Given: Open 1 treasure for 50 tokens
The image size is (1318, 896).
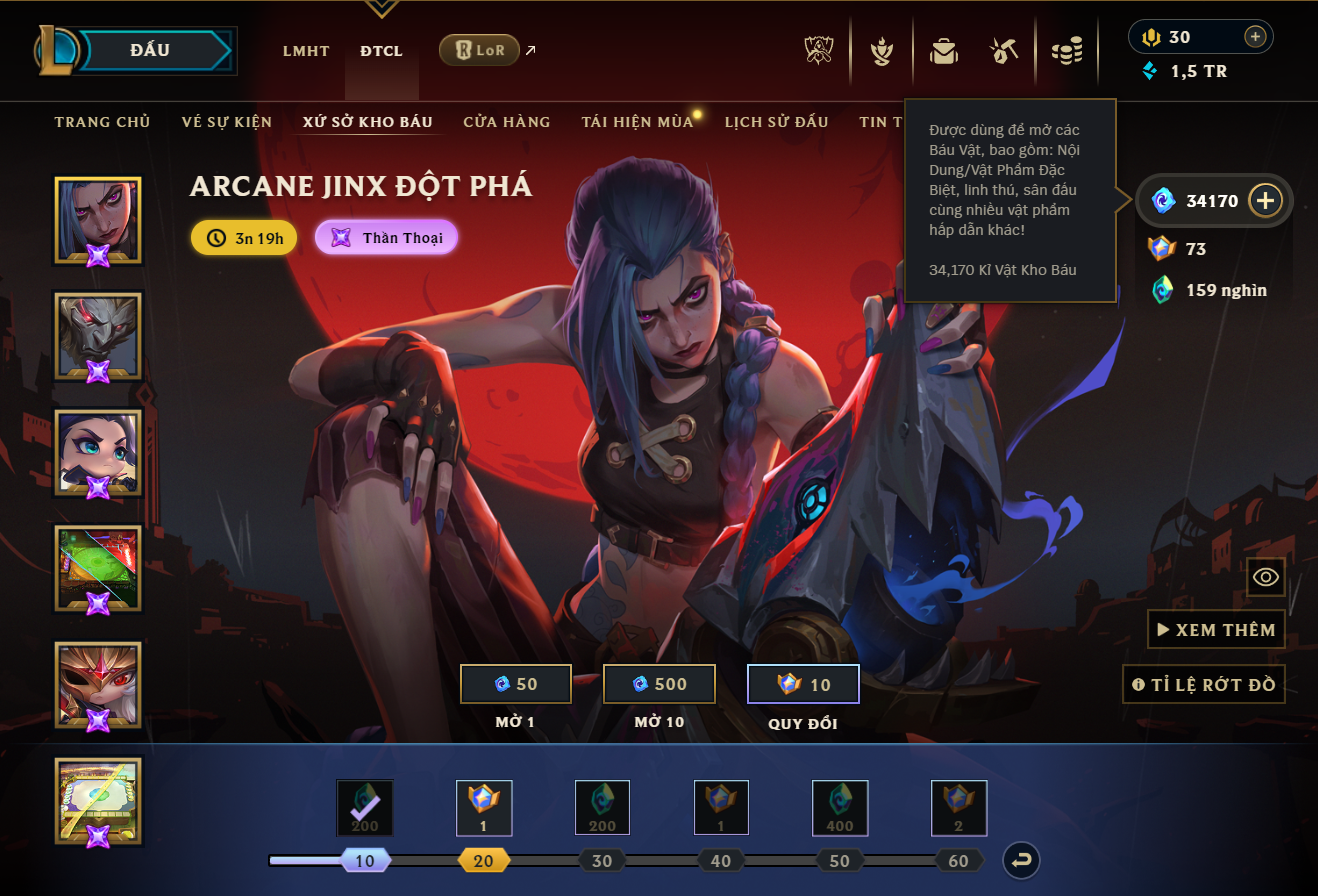Looking at the screenshot, I should point(516,684).
